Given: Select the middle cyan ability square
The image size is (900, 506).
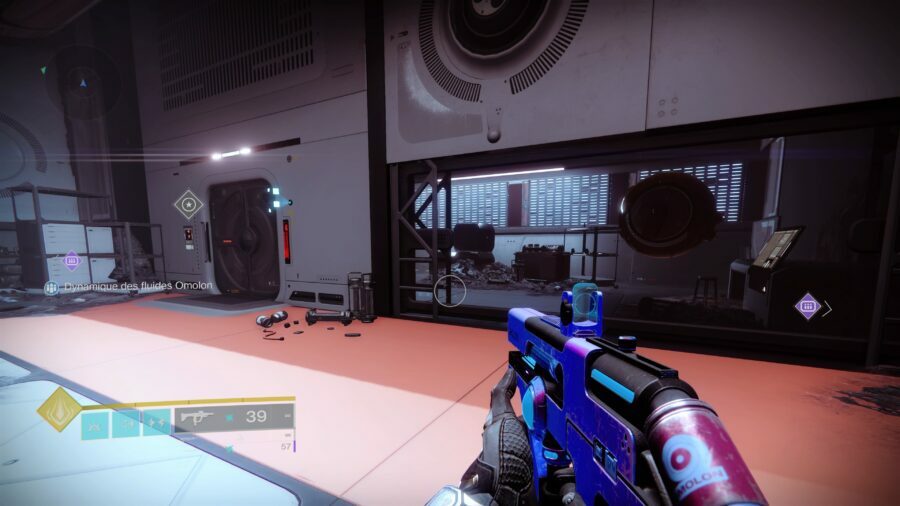Looking at the screenshot, I should [x=126, y=424].
